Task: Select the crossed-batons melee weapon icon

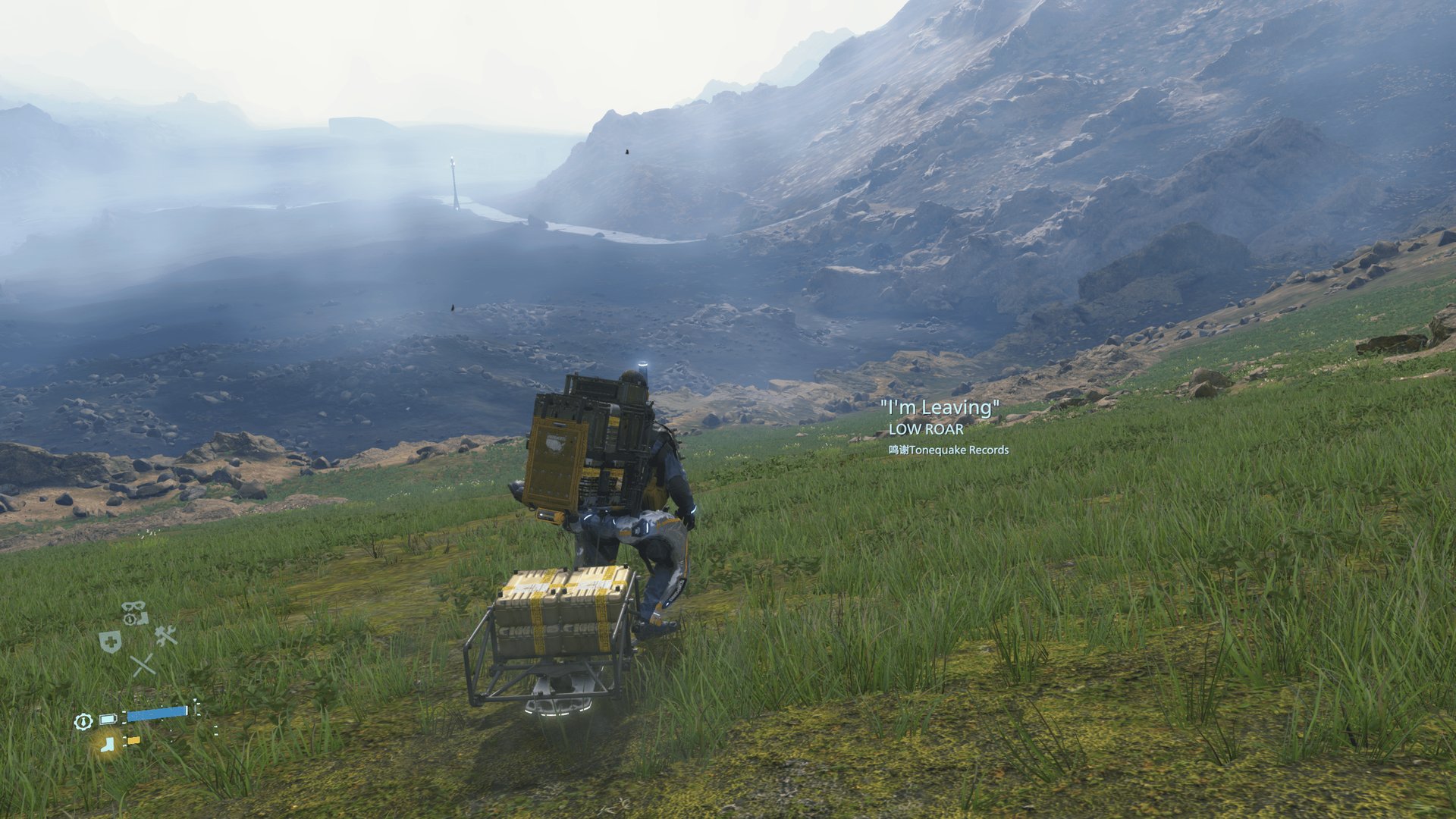Action: [143, 665]
